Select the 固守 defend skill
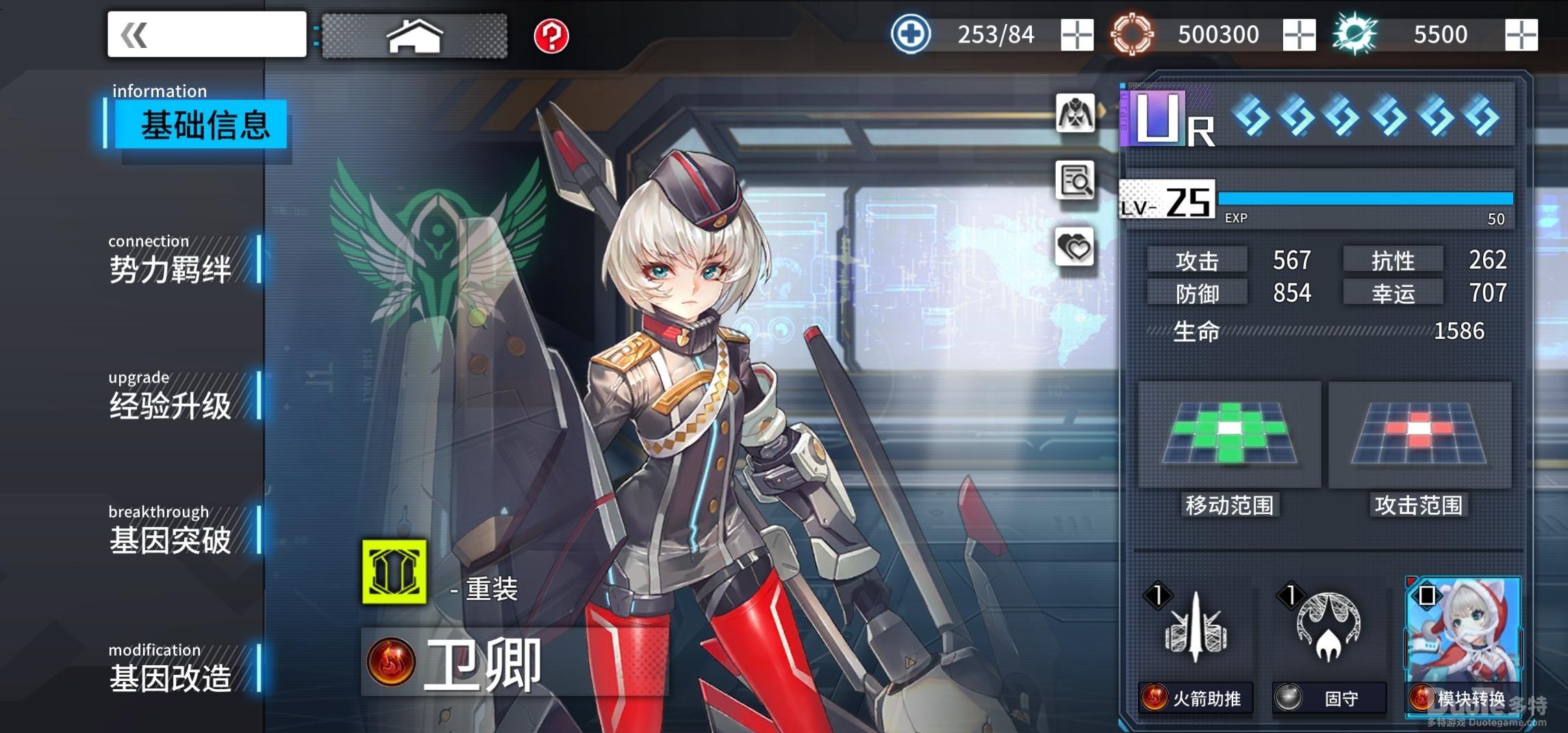 [1329, 643]
